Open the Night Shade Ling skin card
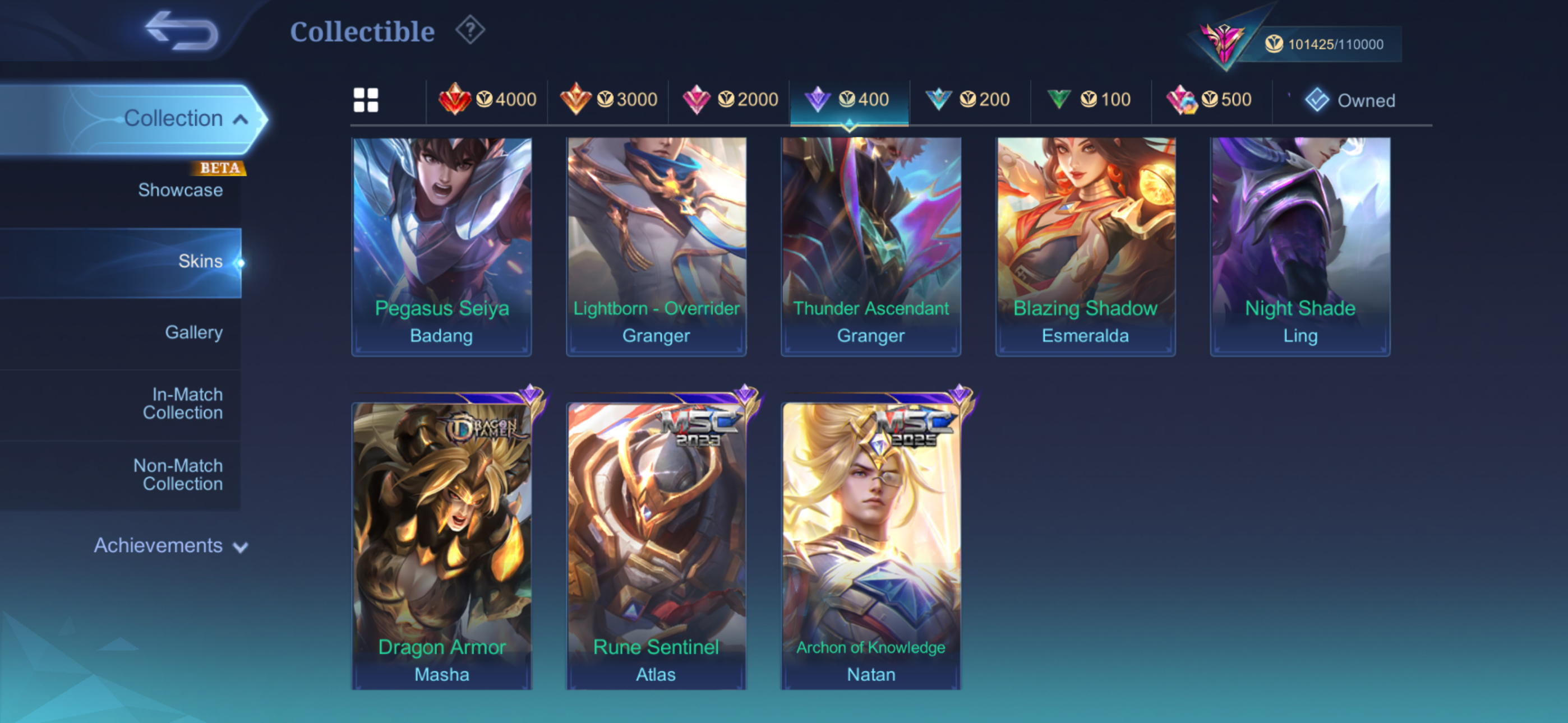Image resolution: width=1568 pixels, height=723 pixels. click(1299, 246)
